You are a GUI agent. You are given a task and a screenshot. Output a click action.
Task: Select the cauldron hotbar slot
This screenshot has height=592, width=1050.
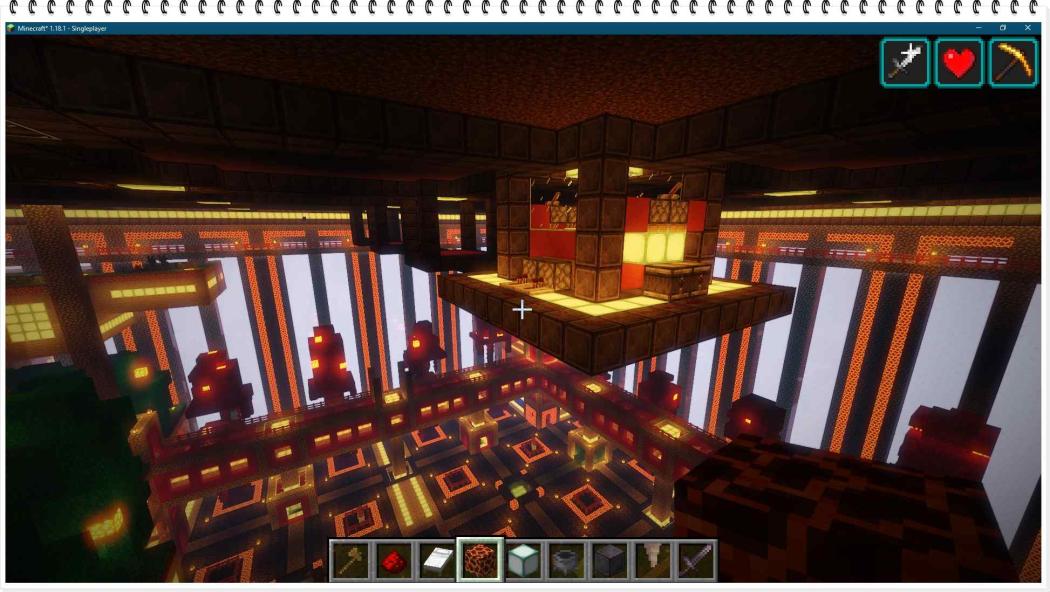566,560
